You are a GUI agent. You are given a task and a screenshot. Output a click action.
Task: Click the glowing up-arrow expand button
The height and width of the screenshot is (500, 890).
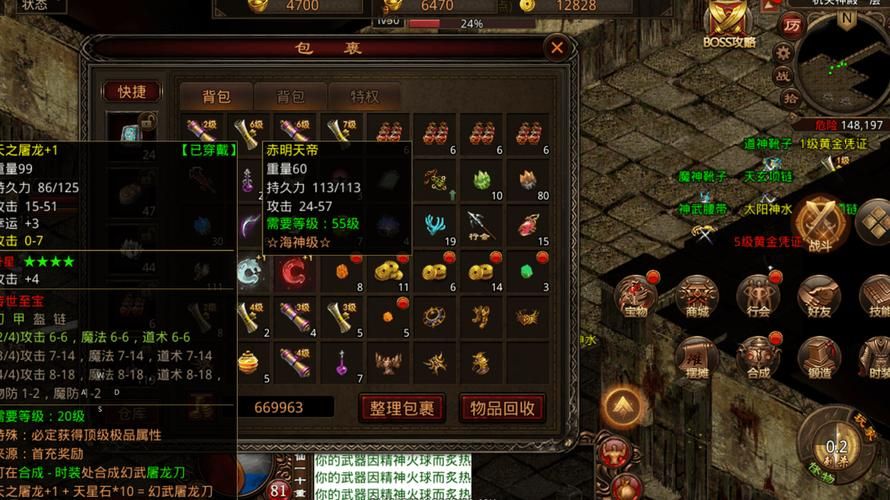click(622, 407)
